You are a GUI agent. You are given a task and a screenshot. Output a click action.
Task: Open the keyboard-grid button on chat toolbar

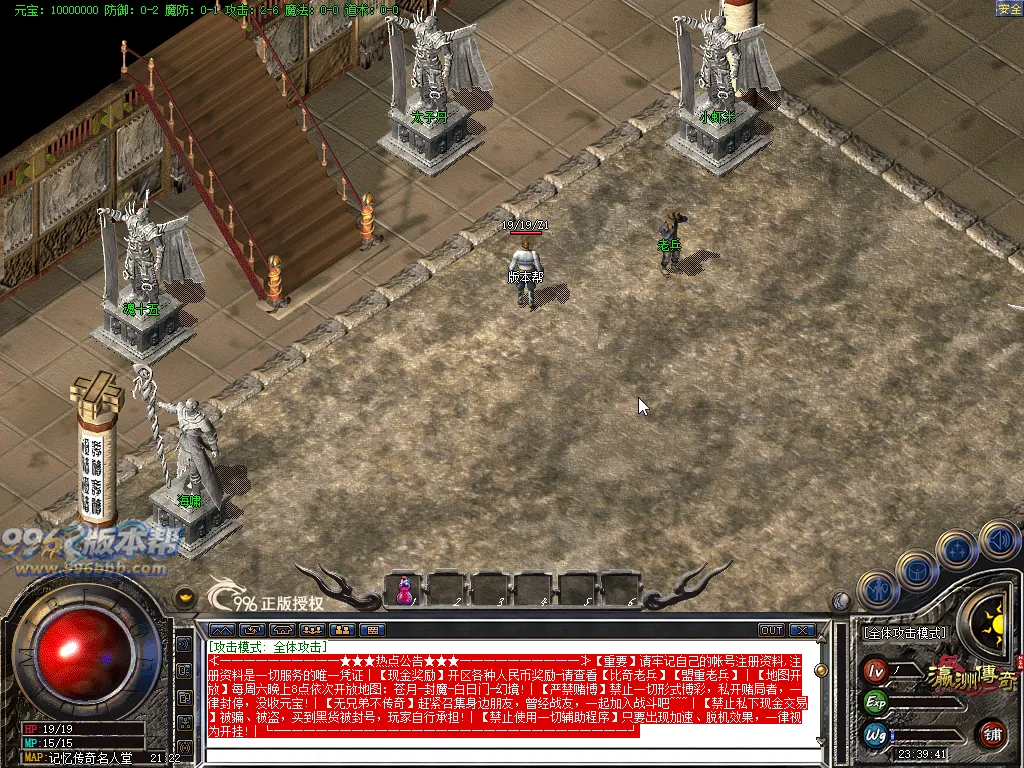click(372, 630)
